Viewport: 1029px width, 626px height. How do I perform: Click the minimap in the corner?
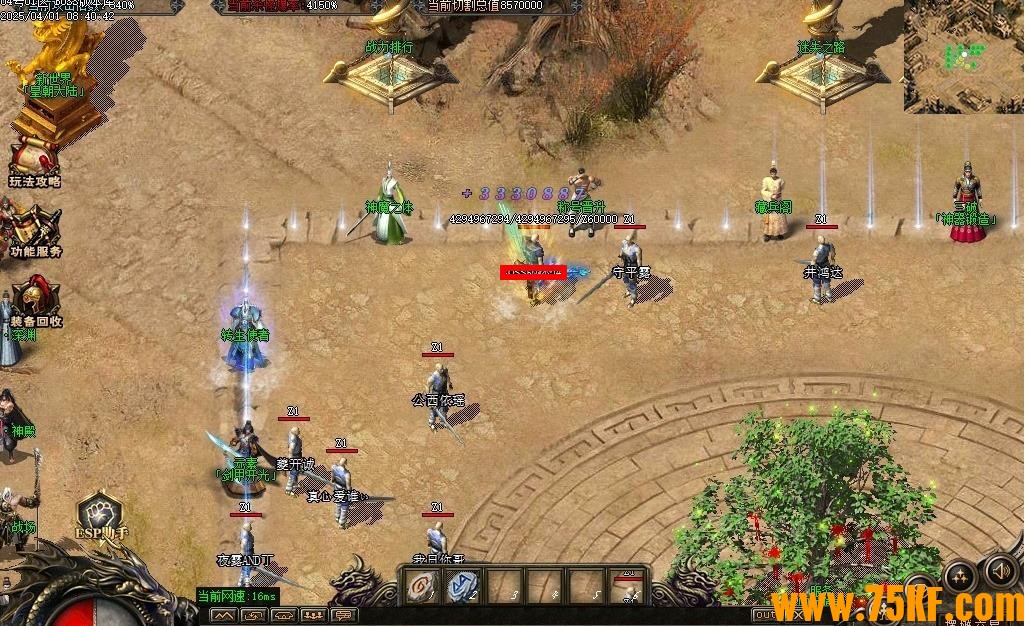click(963, 56)
